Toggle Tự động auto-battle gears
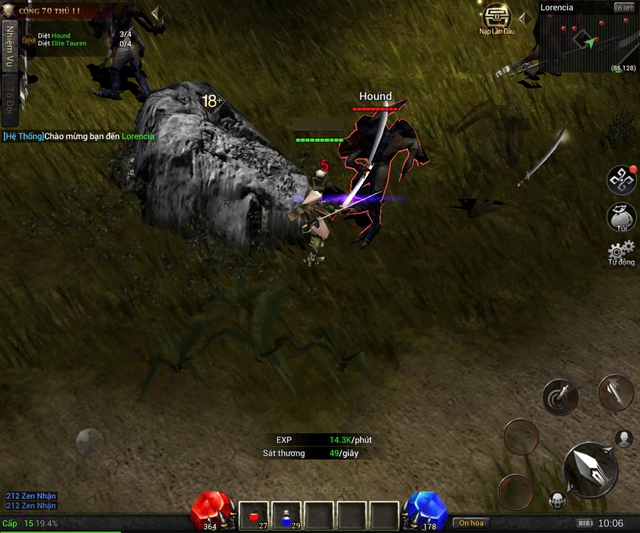This screenshot has width=640, height=533. tap(621, 252)
